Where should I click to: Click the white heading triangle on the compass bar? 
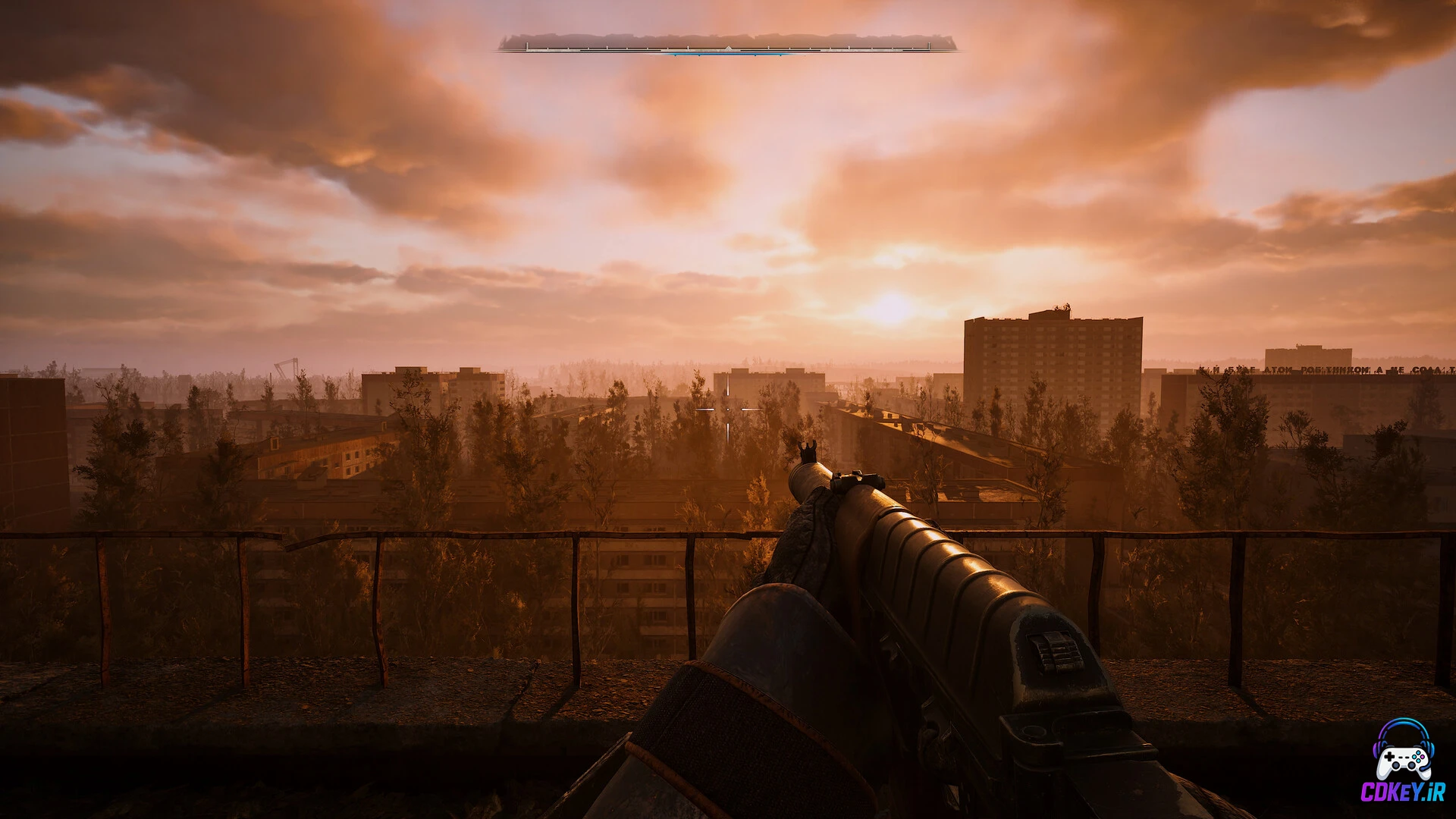[729, 47]
